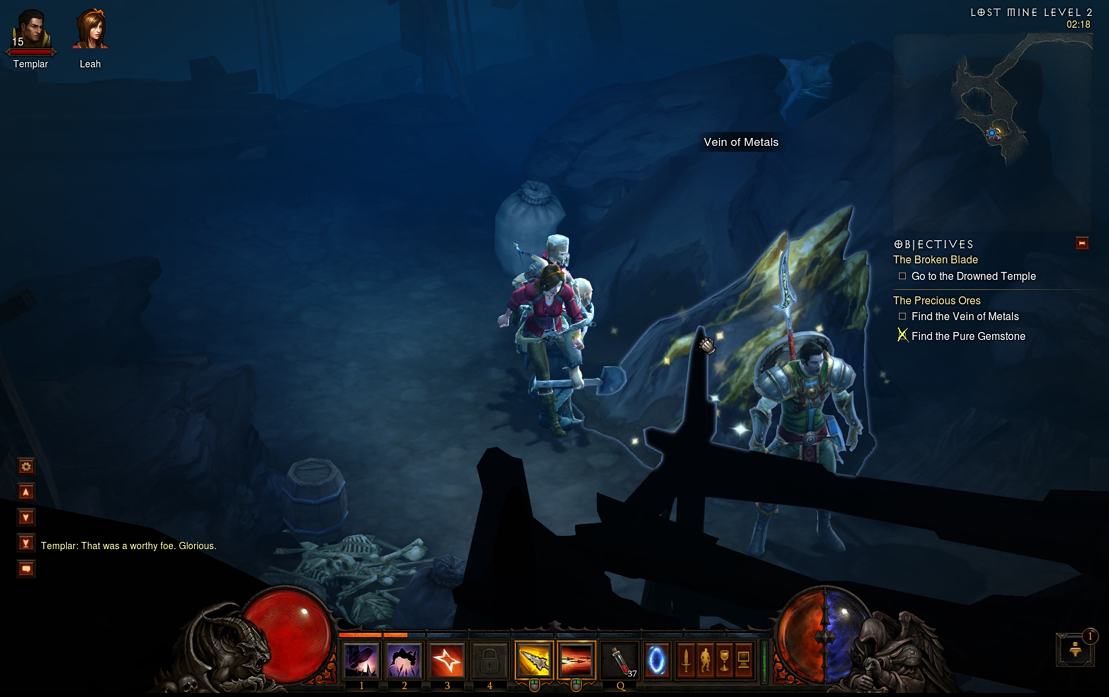Select the Templar follower portrait
This screenshot has width=1109, height=697.
point(31,29)
